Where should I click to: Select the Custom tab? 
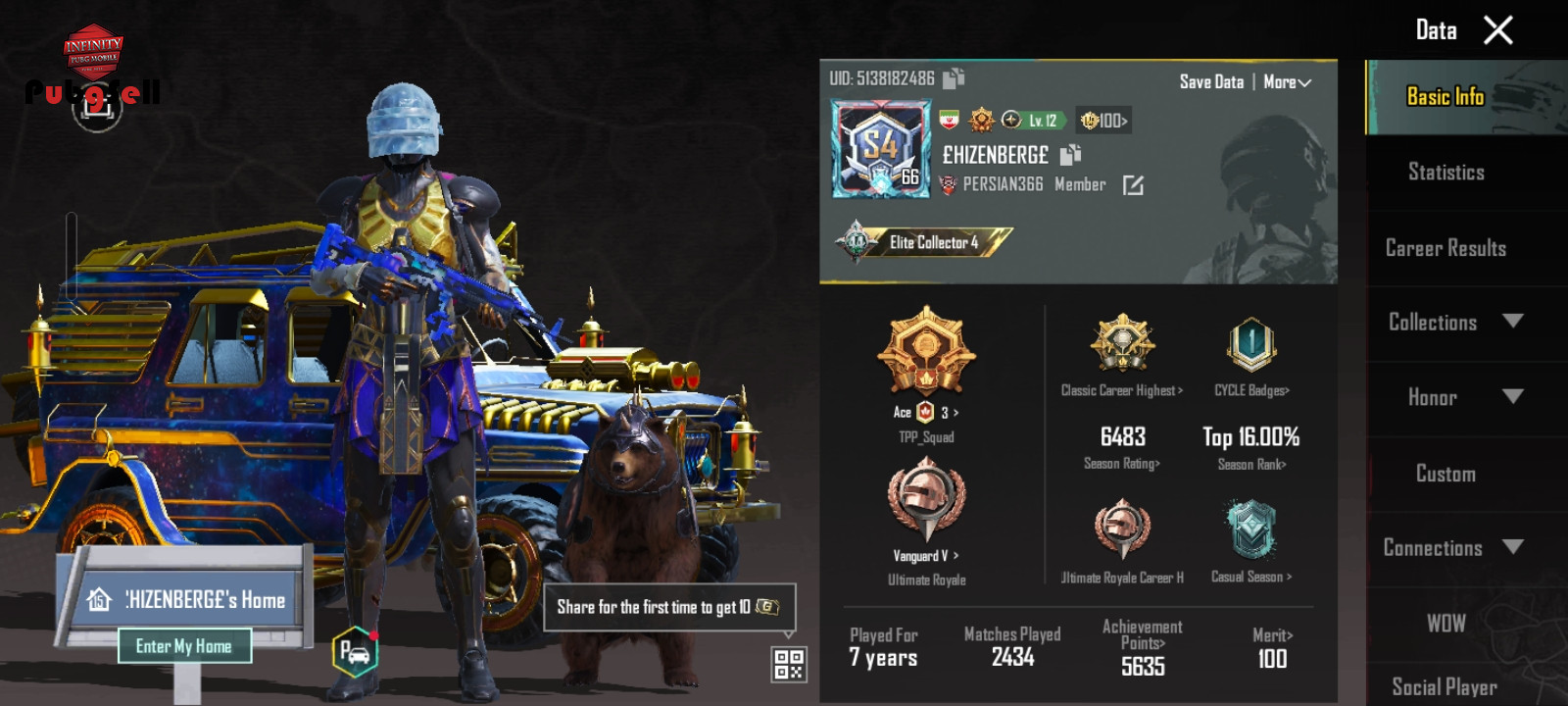[1445, 474]
